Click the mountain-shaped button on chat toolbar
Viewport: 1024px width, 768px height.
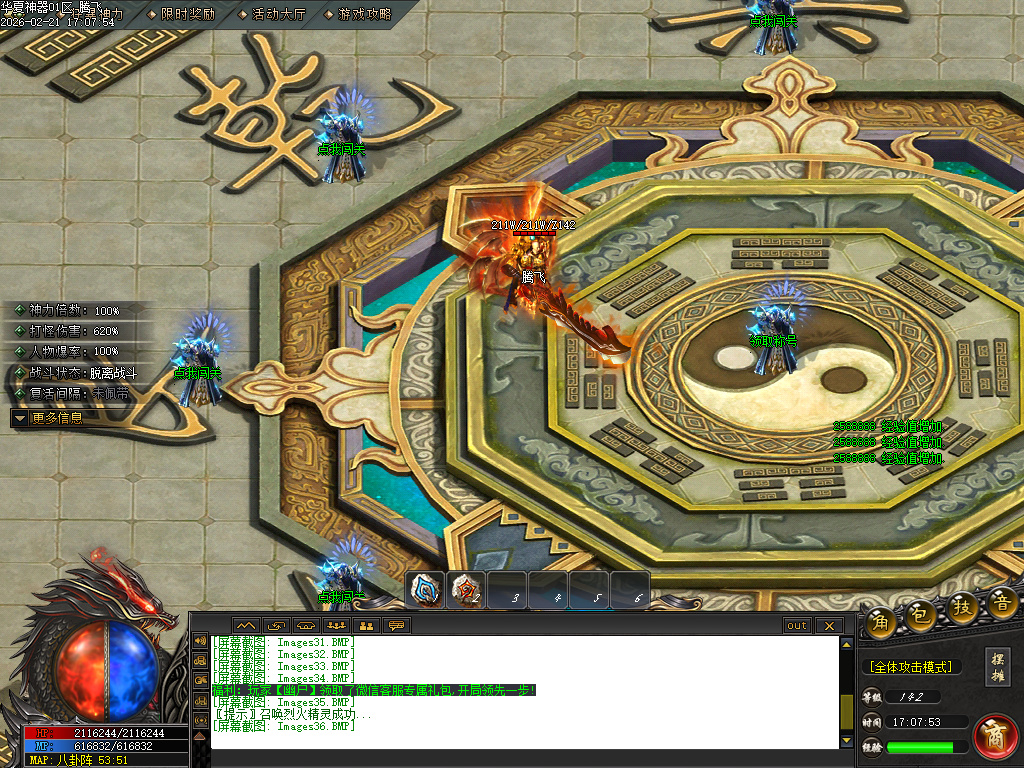point(246,626)
